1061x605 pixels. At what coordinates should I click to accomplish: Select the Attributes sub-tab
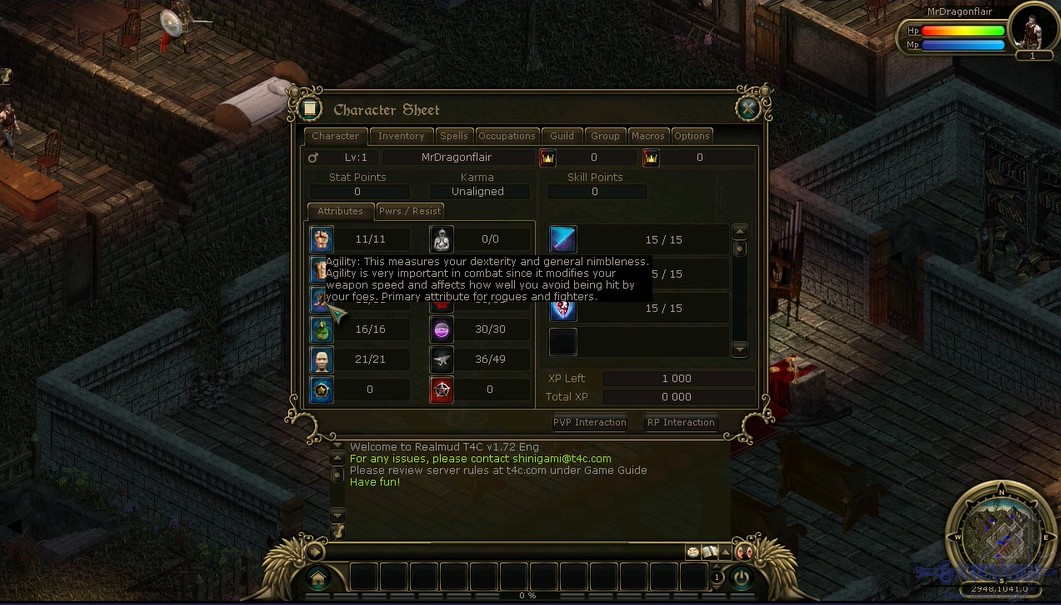340,211
